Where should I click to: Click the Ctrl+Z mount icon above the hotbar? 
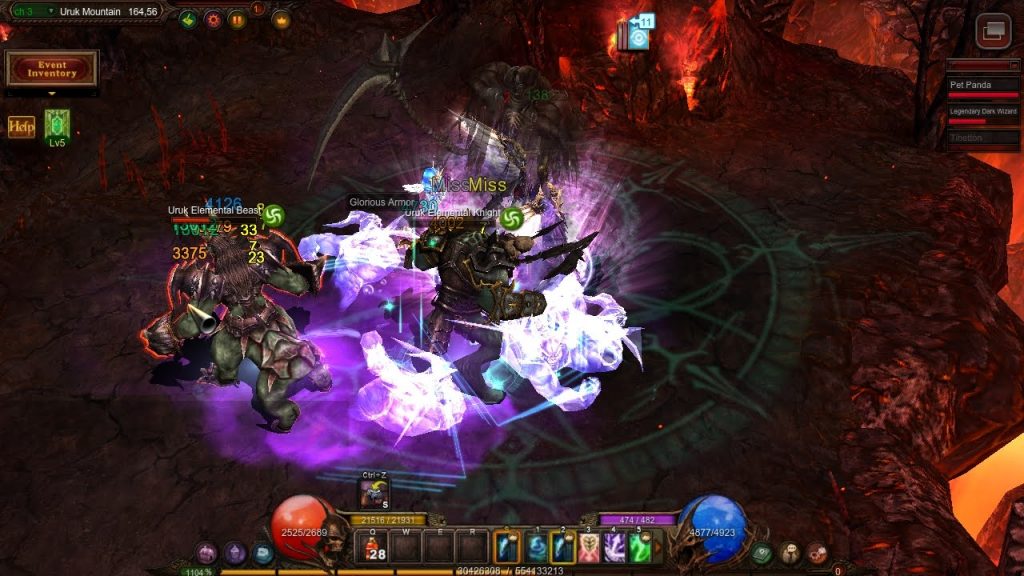[375, 492]
